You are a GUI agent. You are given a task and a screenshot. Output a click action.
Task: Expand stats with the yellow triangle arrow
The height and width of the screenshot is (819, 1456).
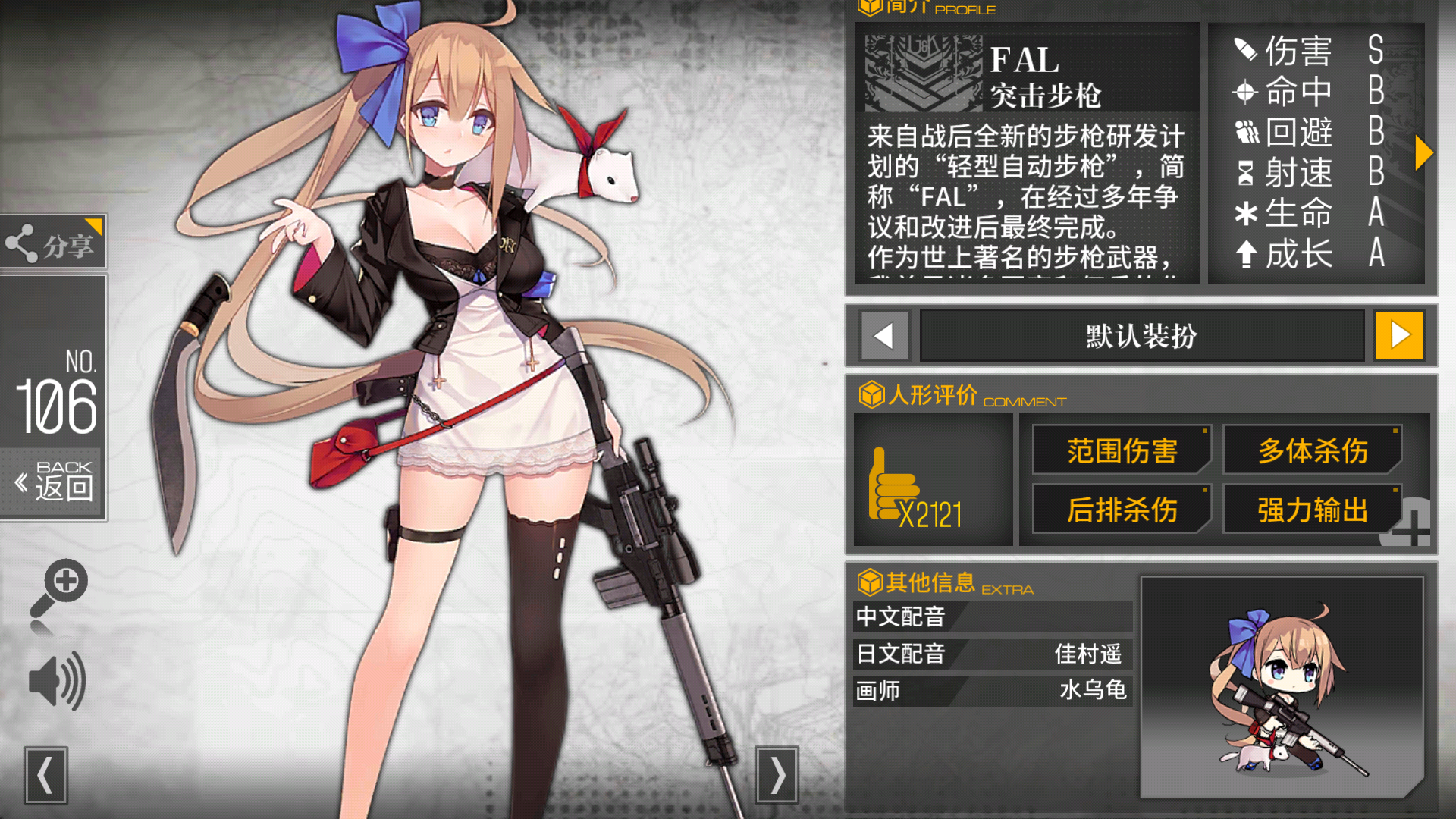(1423, 152)
